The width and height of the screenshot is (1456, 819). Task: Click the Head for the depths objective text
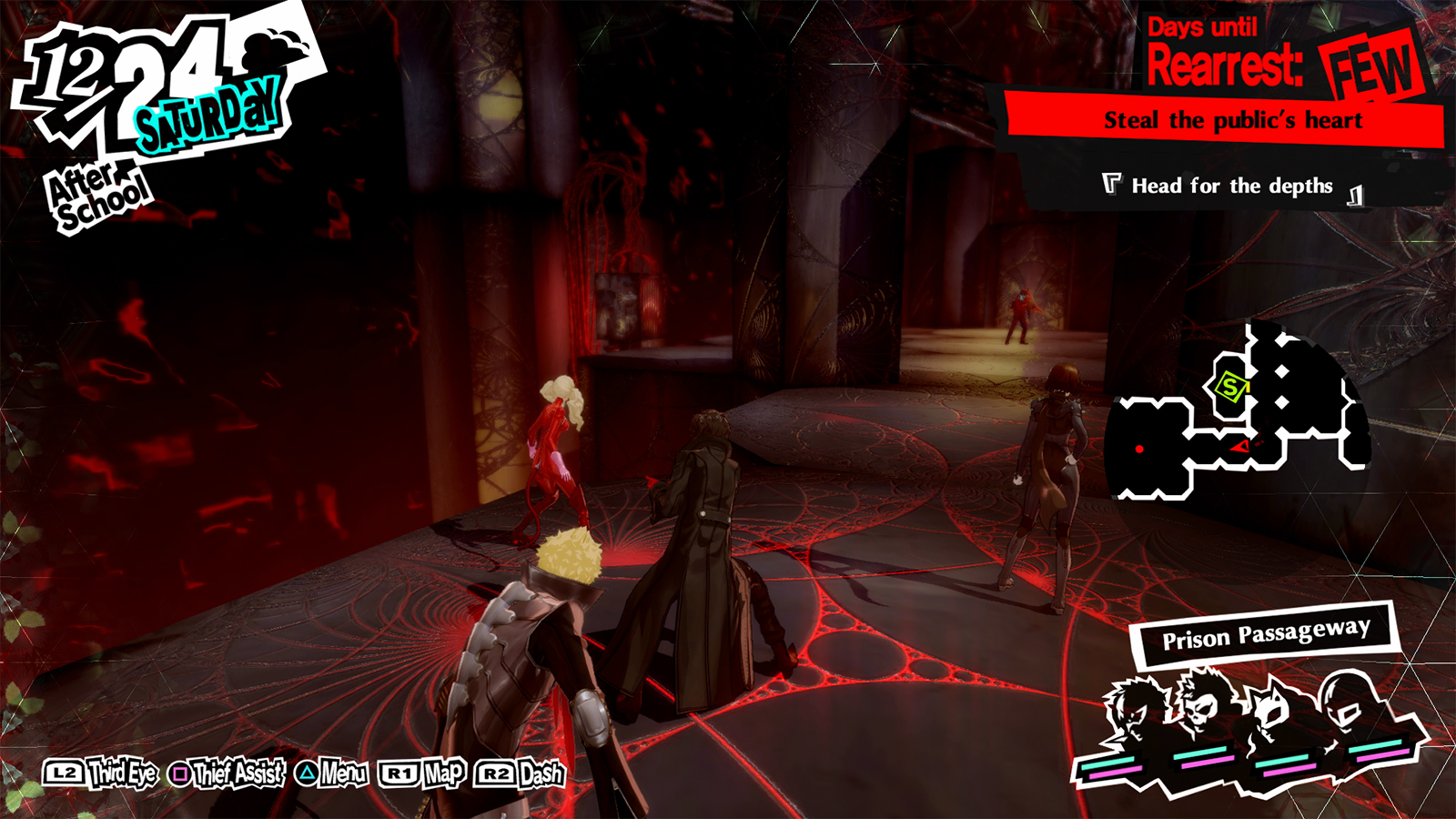click(1230, 186)
